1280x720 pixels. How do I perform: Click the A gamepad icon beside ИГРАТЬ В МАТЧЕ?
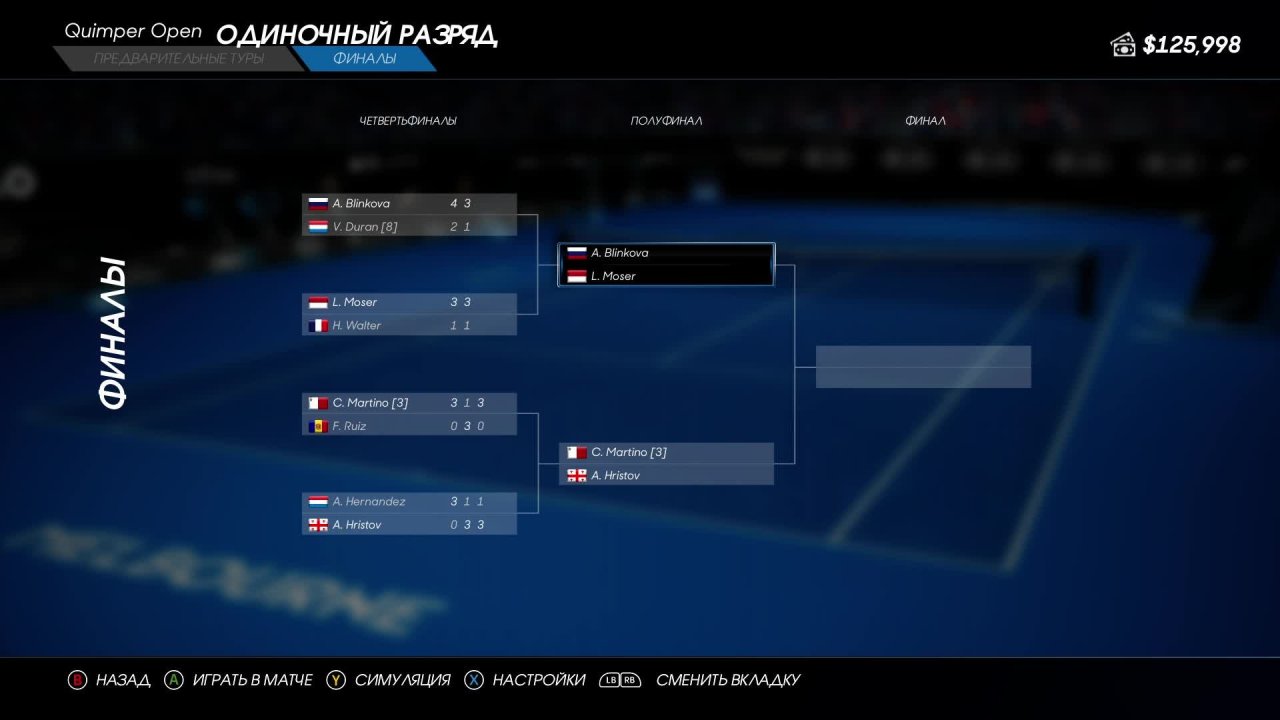(172, 679)
